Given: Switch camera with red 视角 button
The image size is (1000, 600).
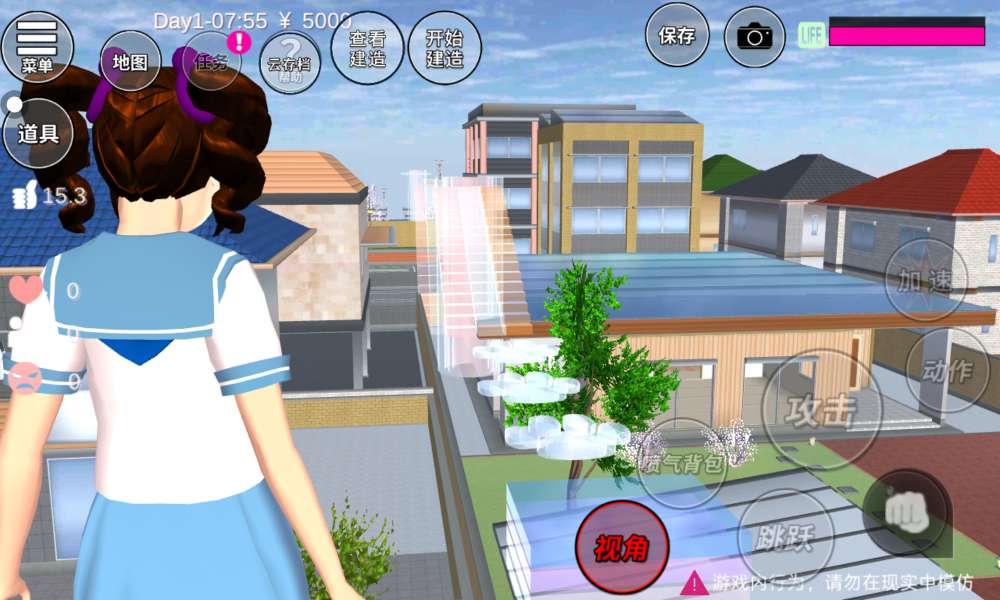Looking at the screenshot, I should (622, 548).
